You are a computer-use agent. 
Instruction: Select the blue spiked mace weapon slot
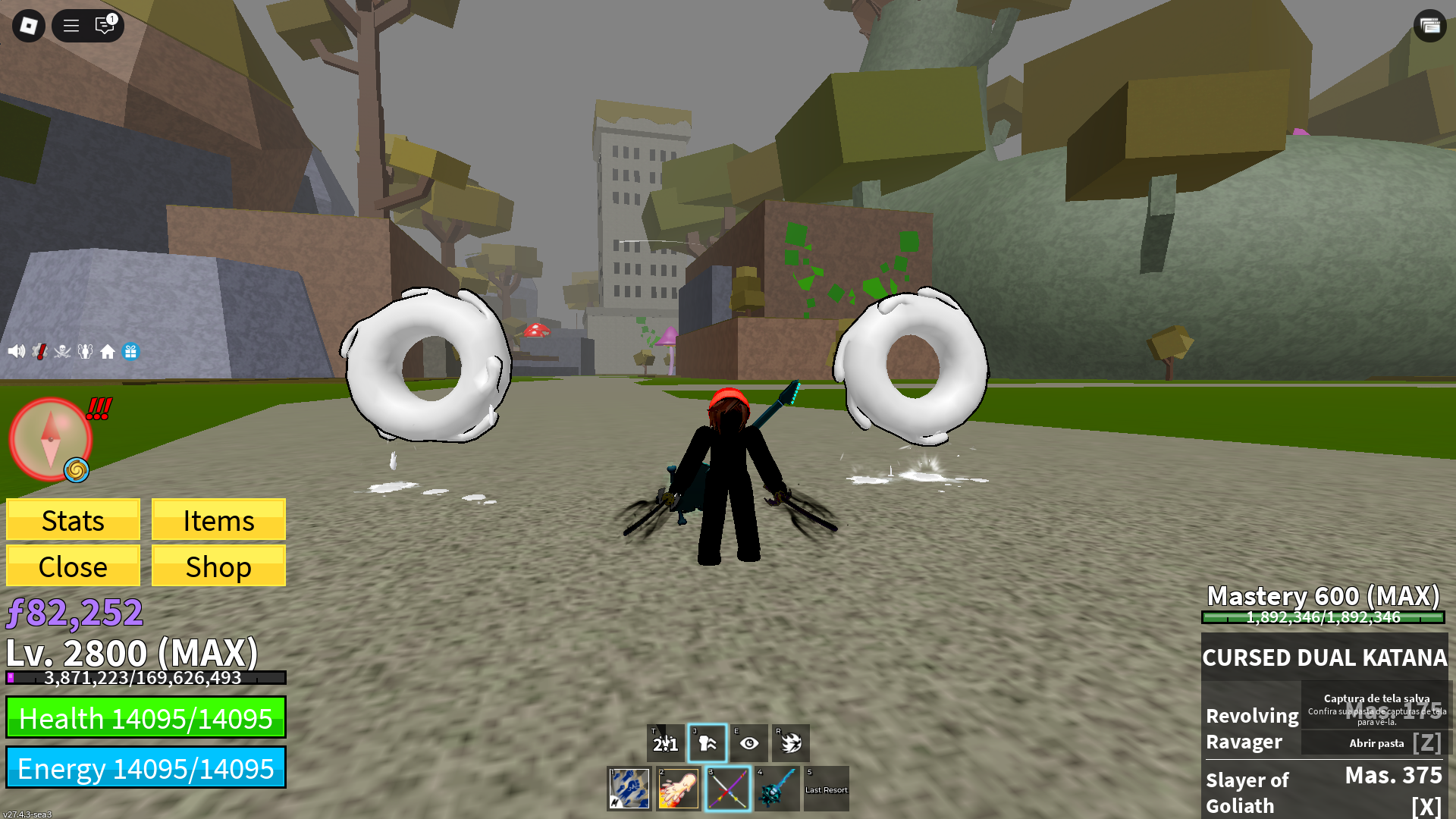[x=777, y=789]
